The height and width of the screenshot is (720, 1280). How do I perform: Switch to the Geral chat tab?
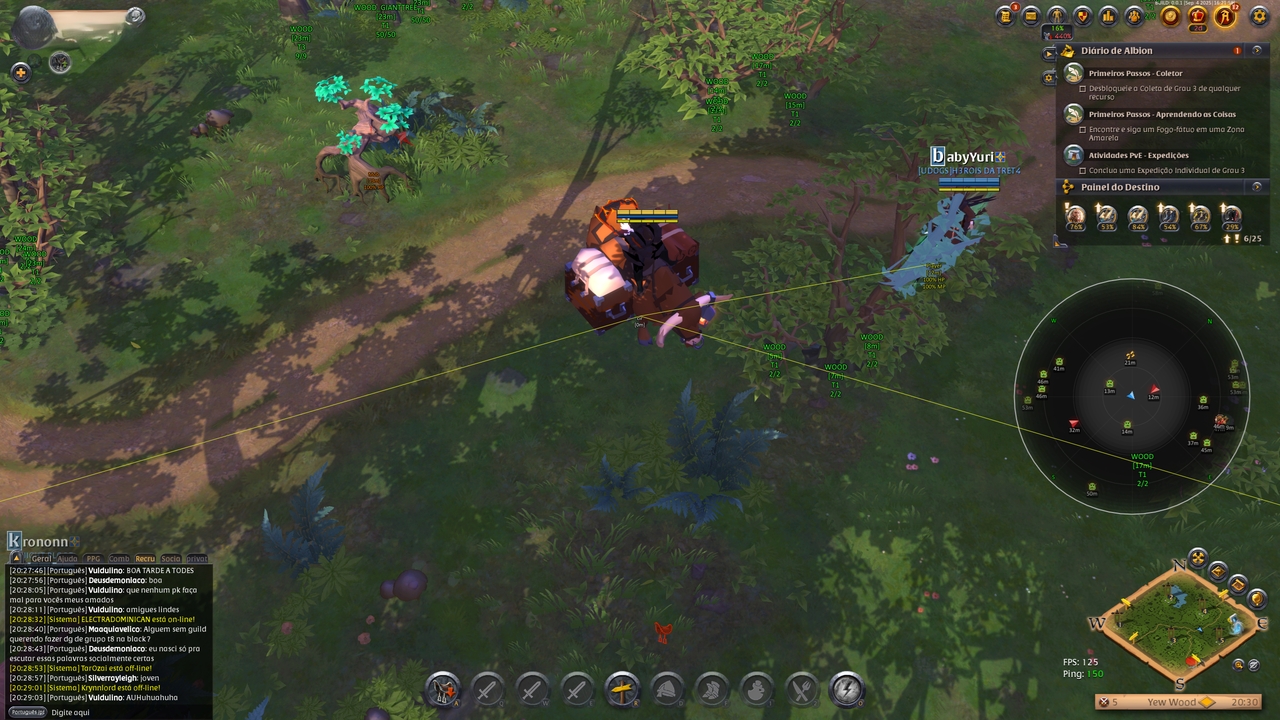pyautogui.click(x=41, y=559)
